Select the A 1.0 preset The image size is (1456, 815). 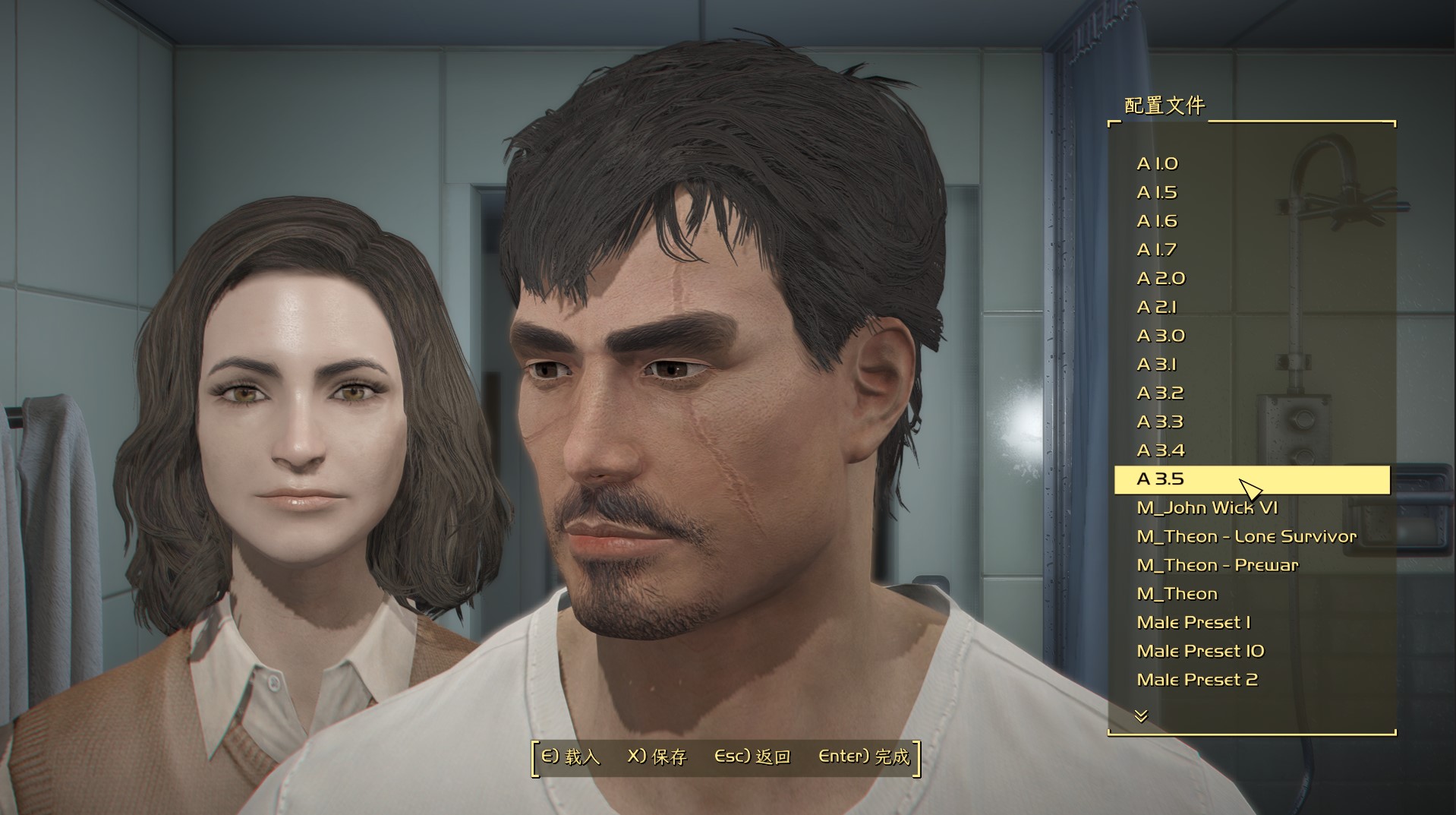(1157, 164)
